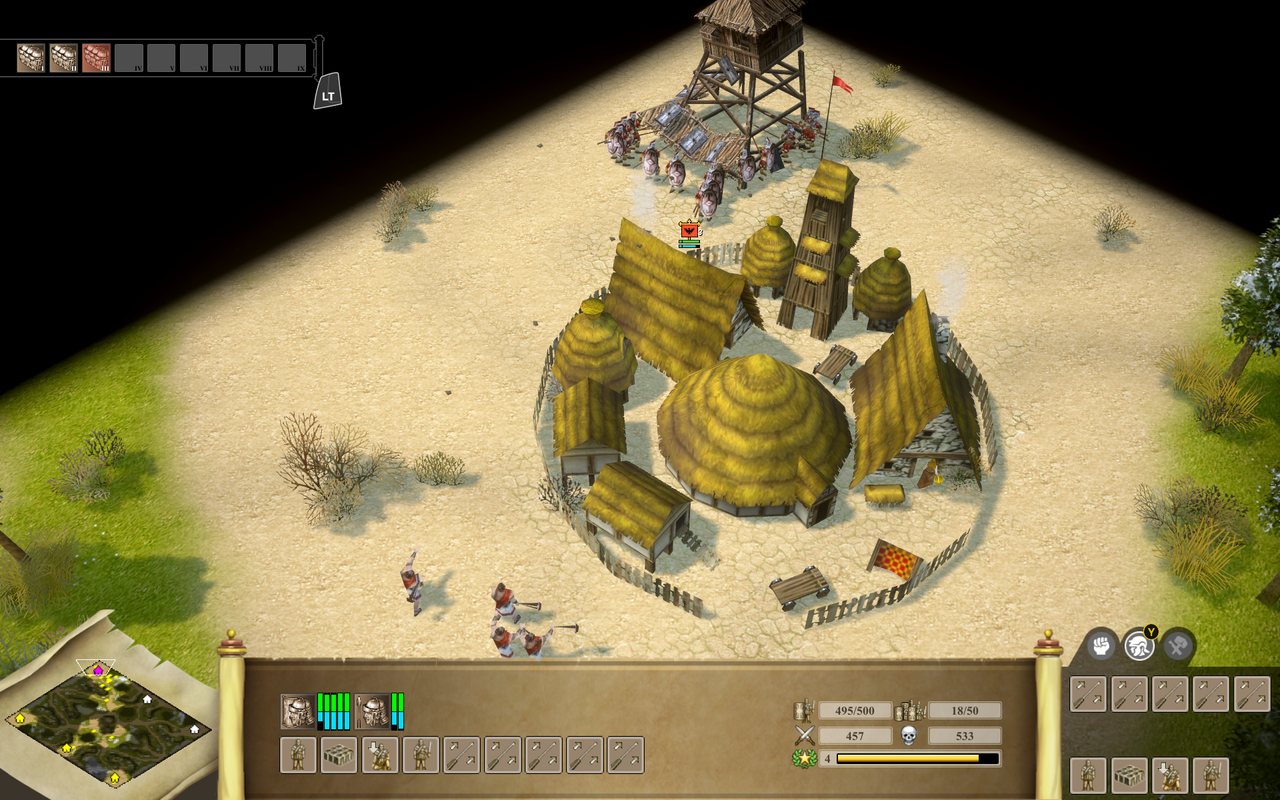
Task: Switch to chapter I mission slot
Action: point(30,58)
